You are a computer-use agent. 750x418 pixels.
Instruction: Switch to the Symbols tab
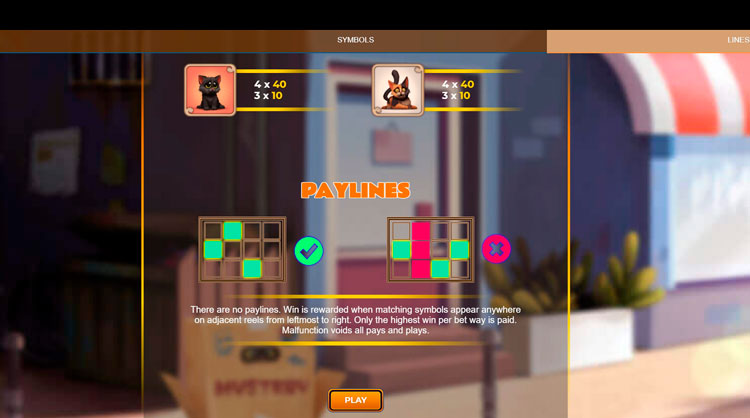[355, 41]
